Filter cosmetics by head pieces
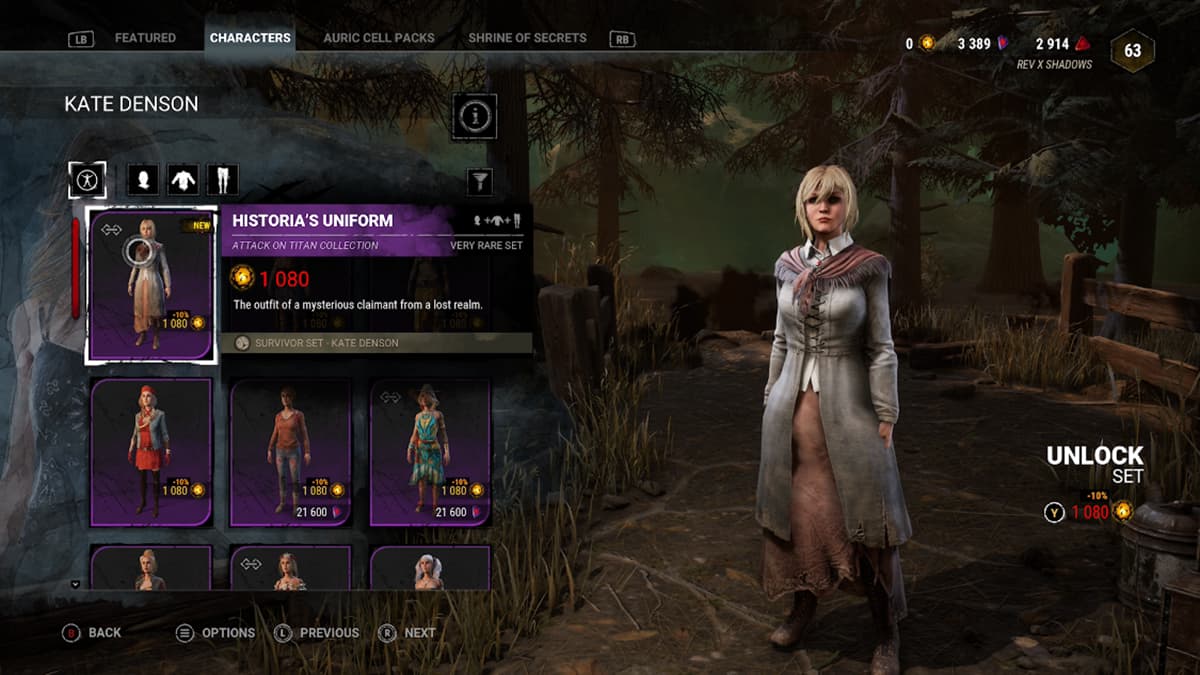 (x=143, y=180)
